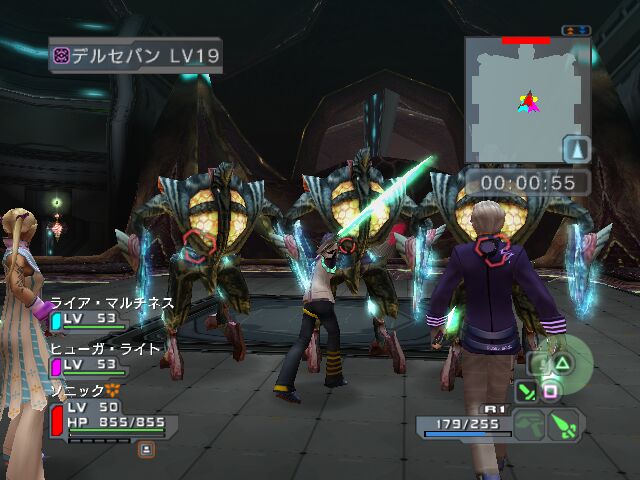This screenshot has height=480, width=640.
Task: Select the green dagger weapon slot
Action: point(564,425)
